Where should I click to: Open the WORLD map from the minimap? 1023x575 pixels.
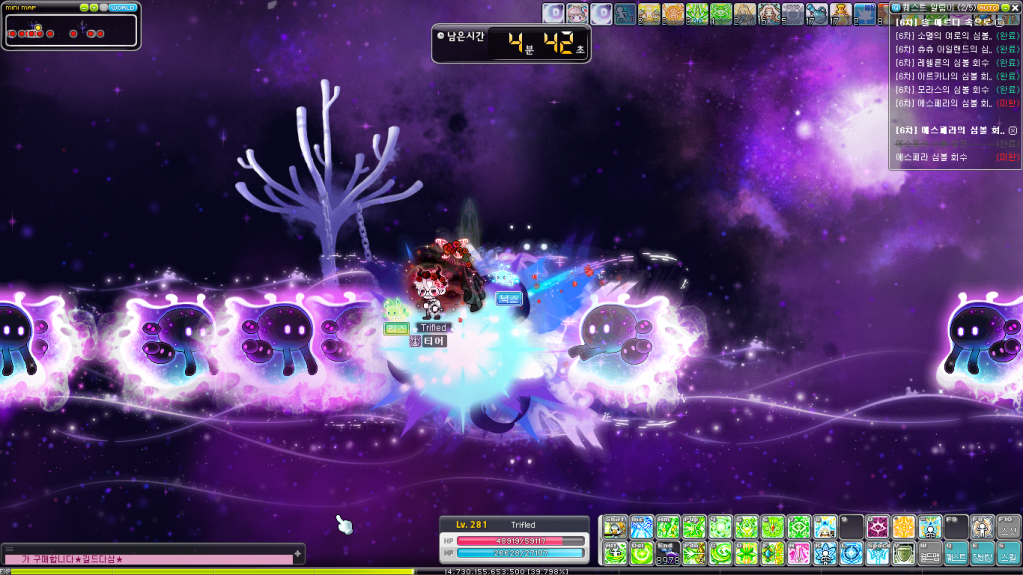[123, 7]
